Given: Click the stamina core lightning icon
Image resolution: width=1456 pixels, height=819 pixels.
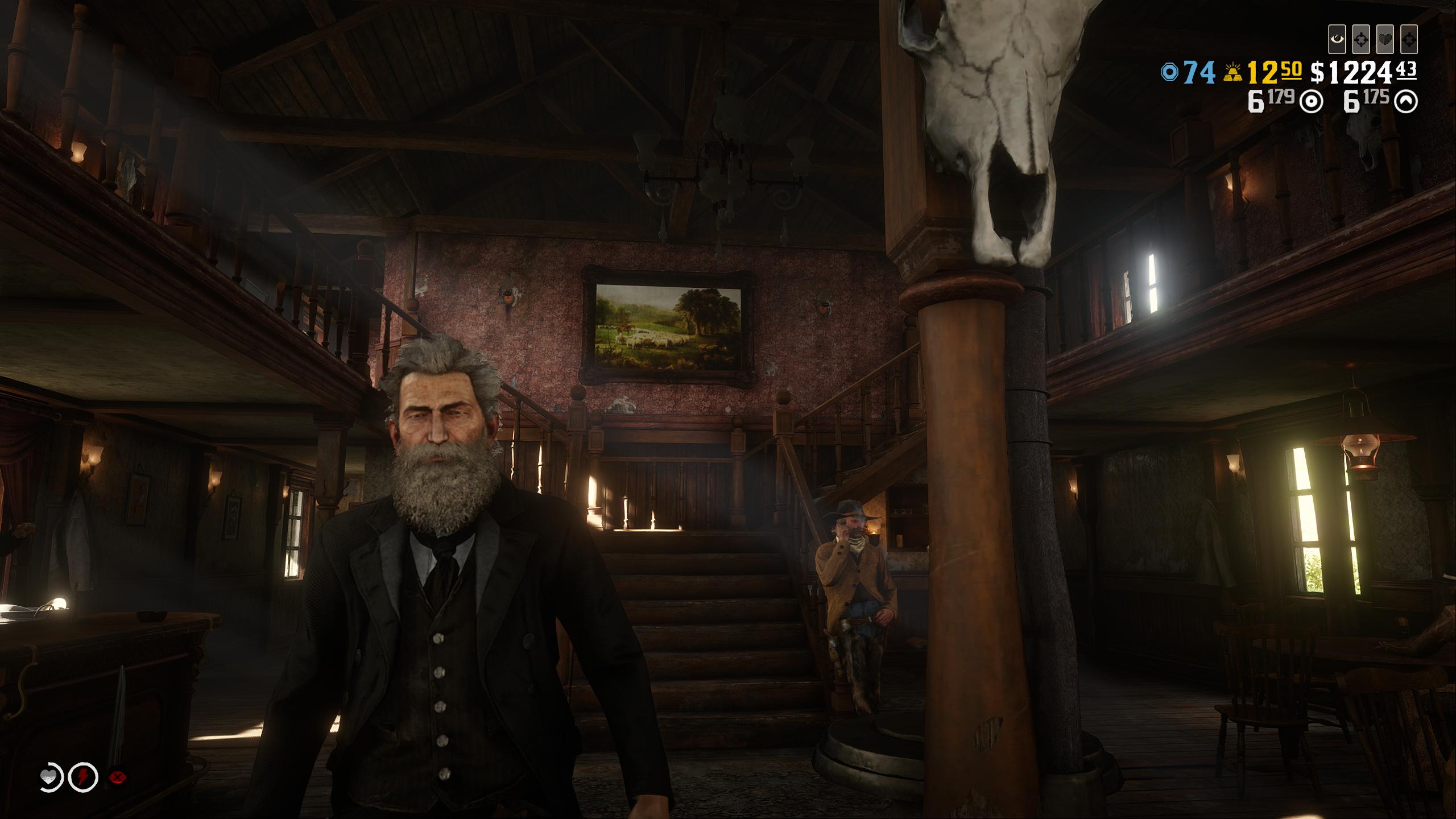Looking at the screenshot, I should tap(84, 777).
